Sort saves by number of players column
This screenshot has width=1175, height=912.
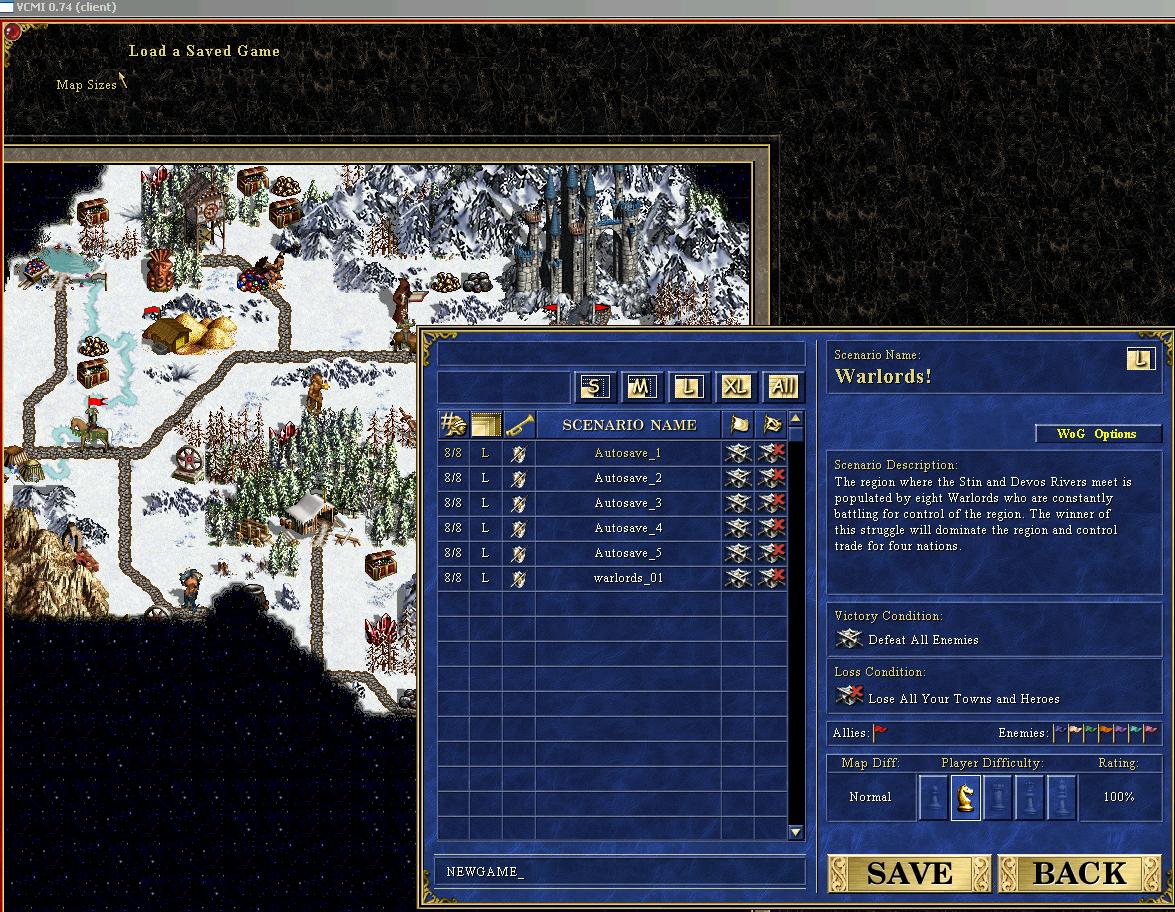click(x=453, y=425)
